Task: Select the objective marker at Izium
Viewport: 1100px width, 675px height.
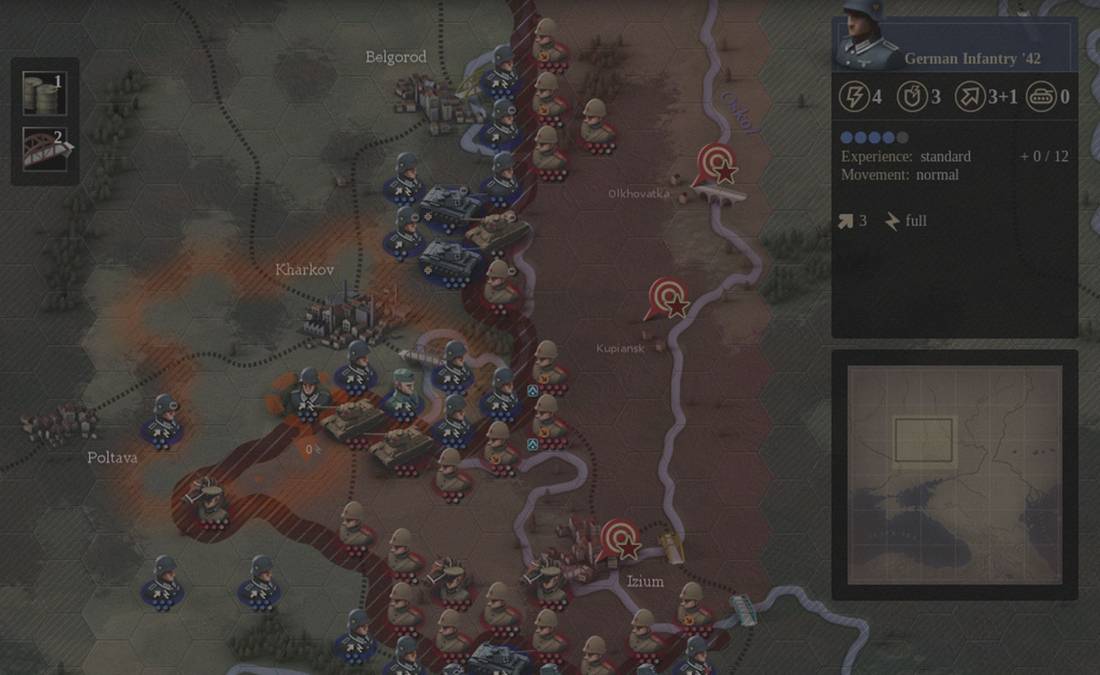Action: pos(620,540)
